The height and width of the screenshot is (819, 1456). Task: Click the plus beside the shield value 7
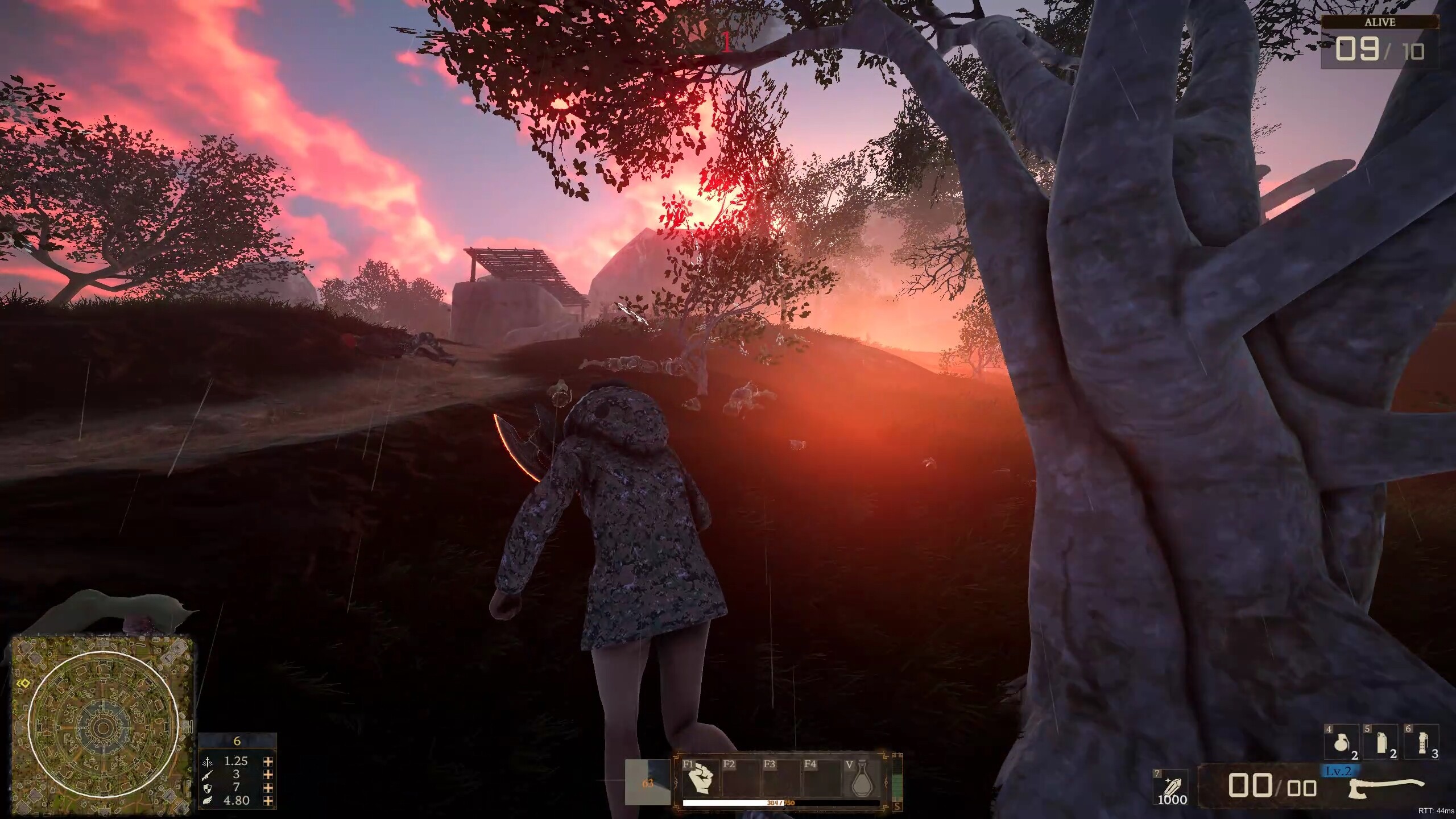268,789
